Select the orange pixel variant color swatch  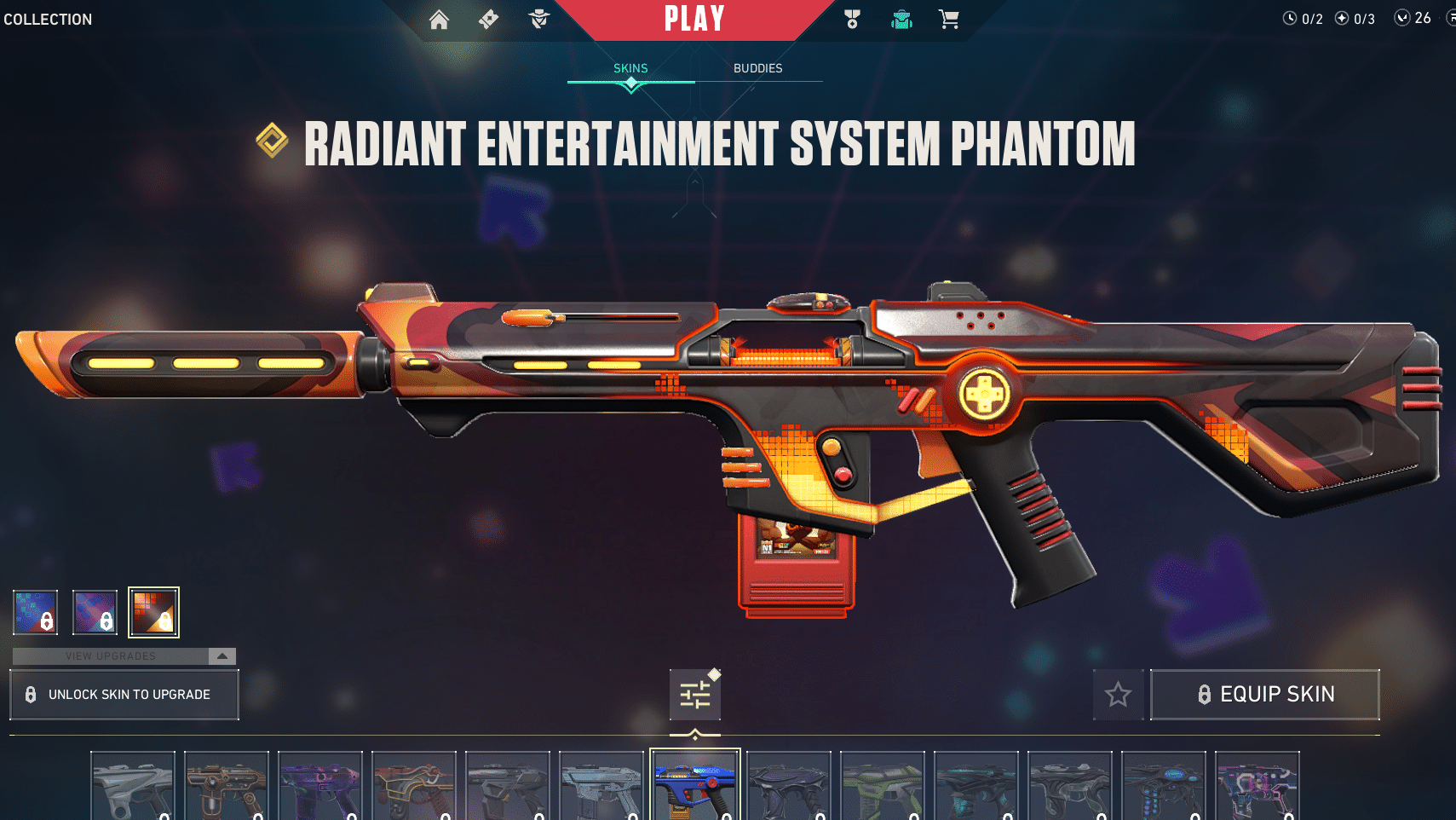click(153, 611)
